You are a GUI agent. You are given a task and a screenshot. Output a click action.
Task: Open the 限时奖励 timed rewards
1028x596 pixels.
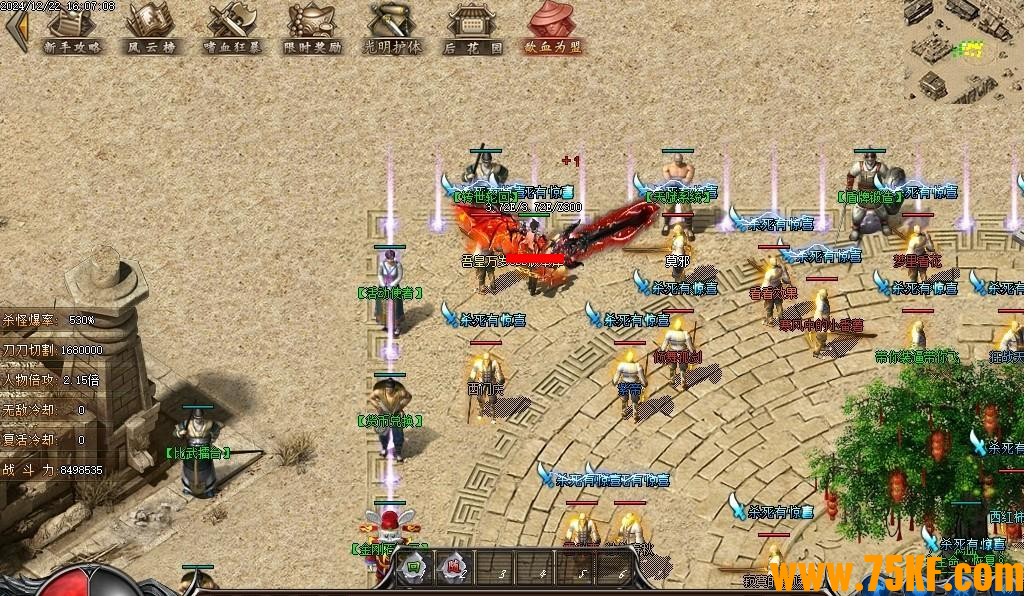[312, 28]
